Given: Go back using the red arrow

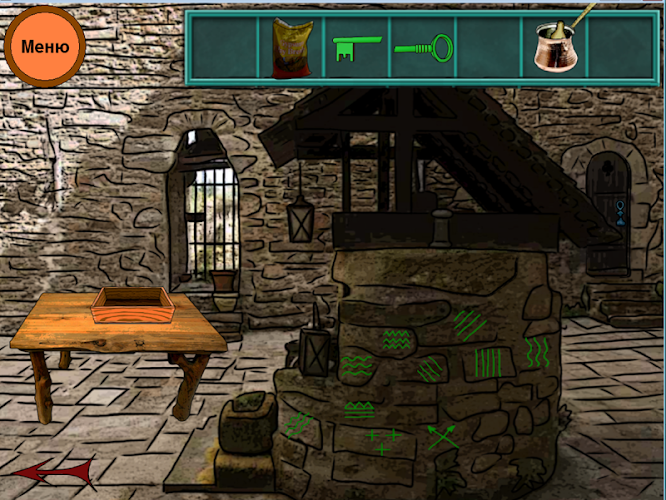Looking at the screenshot, I should pos(55,471).
